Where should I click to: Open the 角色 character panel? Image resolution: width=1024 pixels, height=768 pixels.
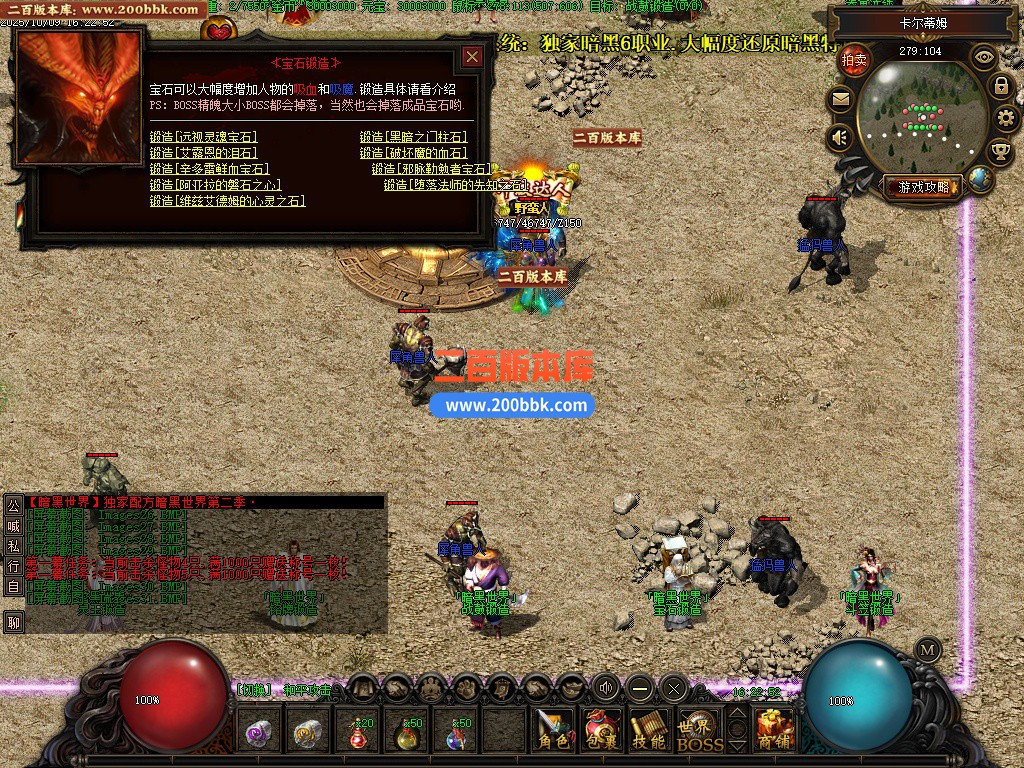click(552, 730)
